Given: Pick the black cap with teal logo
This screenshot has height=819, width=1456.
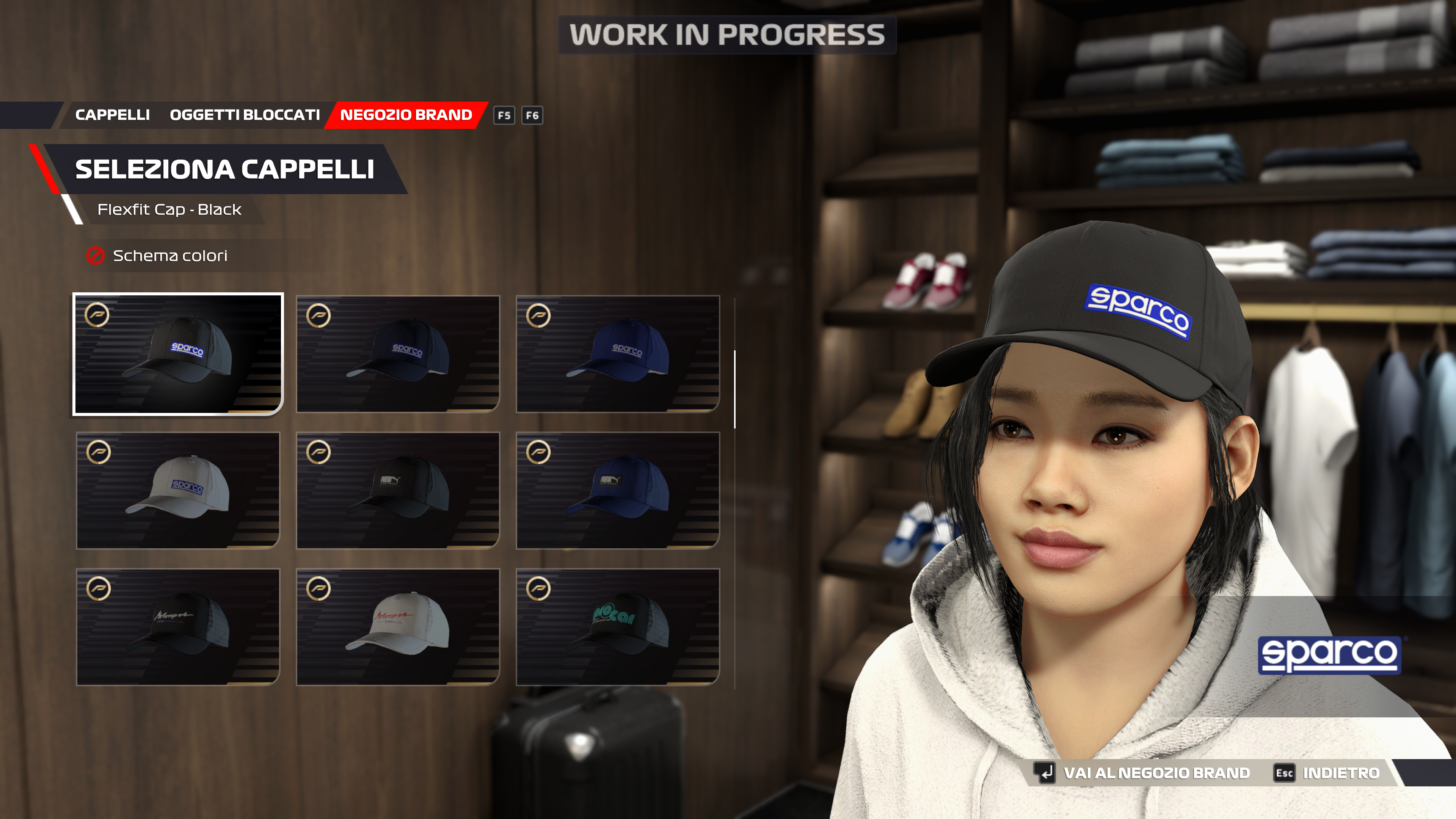Looking at the screenshot, I should [618, 627].
